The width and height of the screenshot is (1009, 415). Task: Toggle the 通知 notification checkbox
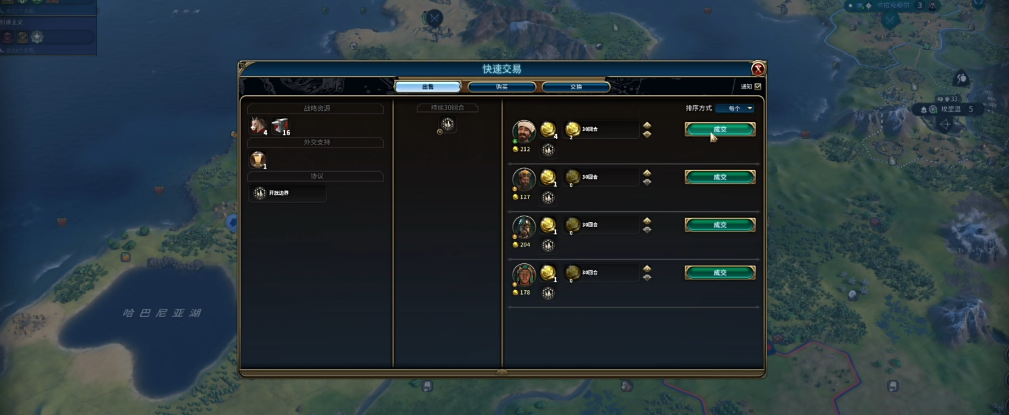(x=758, y=87)
